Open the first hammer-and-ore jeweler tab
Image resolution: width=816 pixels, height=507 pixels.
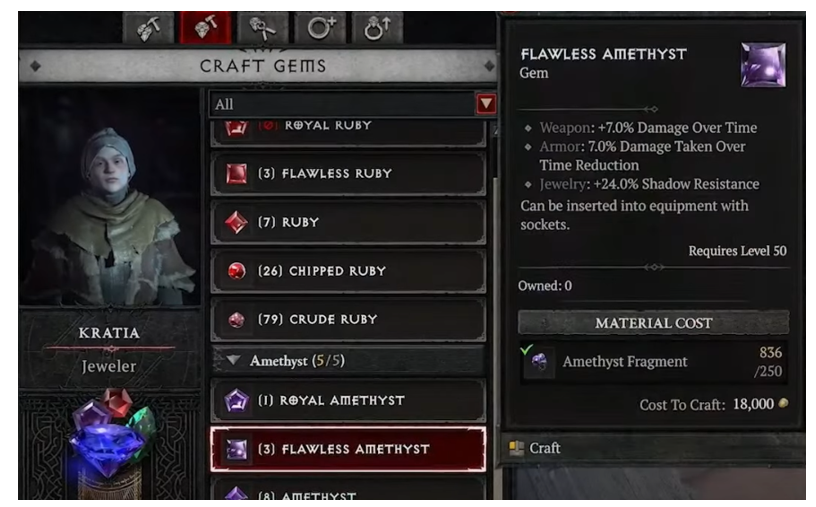tap(148, 28)
